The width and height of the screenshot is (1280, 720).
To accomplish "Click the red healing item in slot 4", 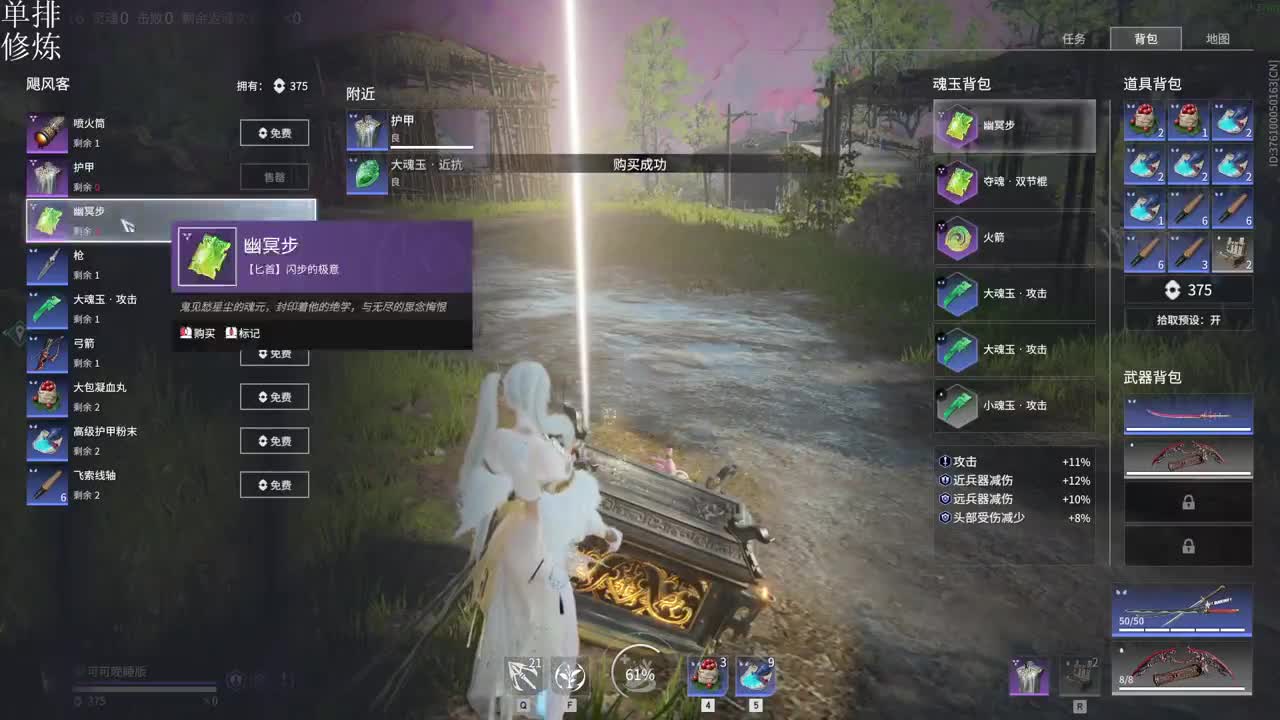I will (706, 675).
